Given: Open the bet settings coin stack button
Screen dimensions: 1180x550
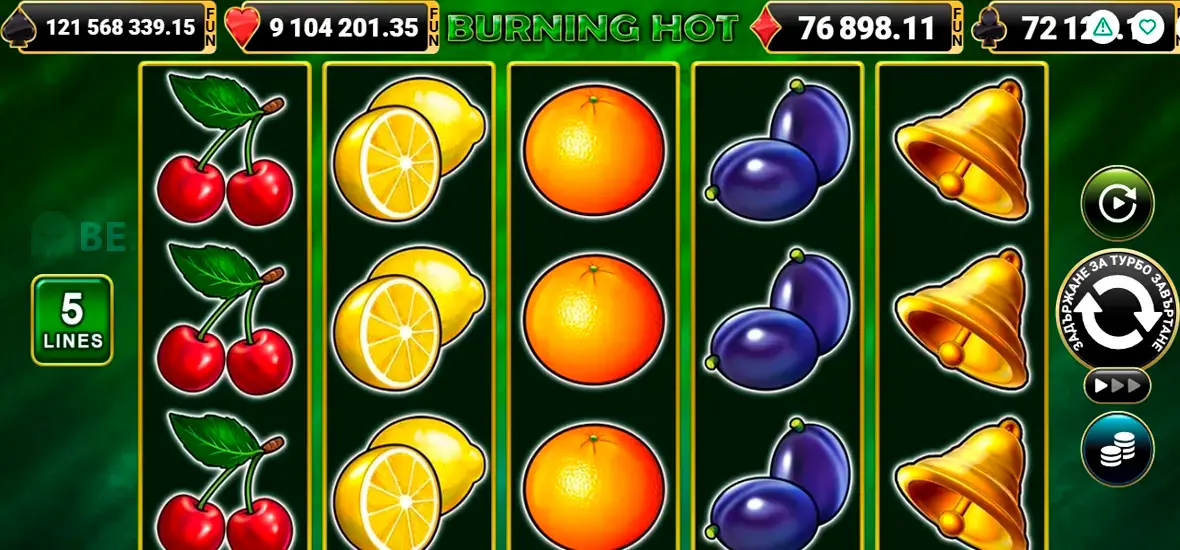Looking at the screenshot, I should (x=1117, y=450).
